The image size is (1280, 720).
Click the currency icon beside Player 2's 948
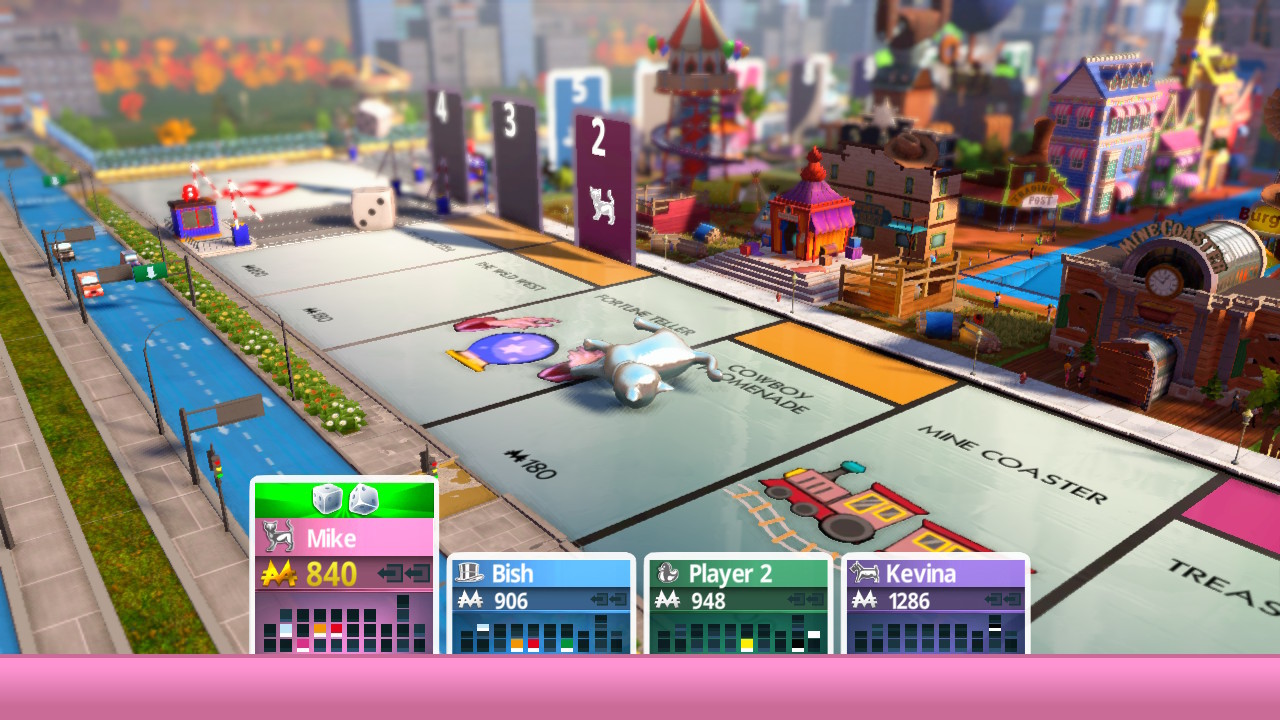pos(666,599)
